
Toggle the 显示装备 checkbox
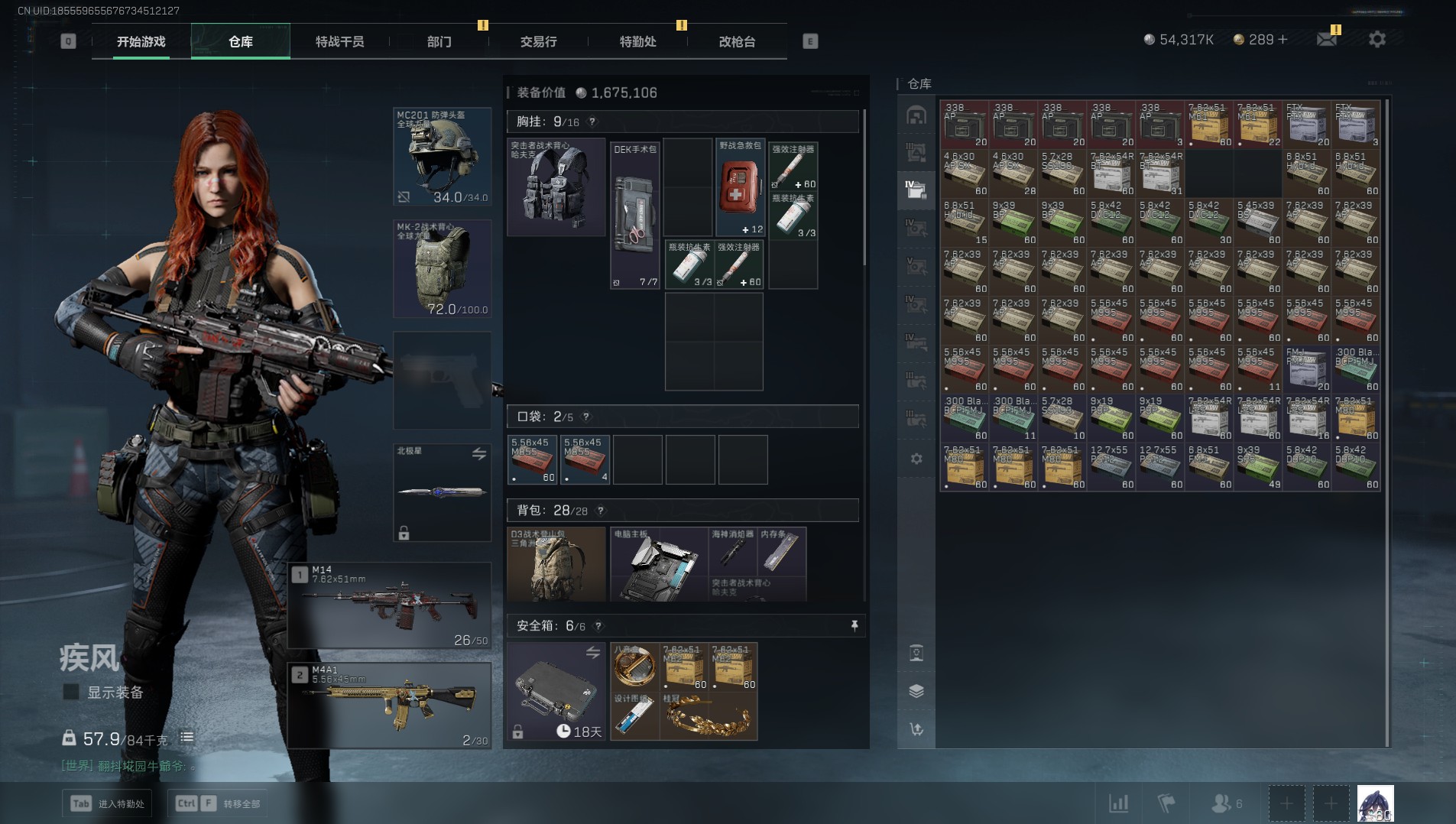(x=71, y=693)
